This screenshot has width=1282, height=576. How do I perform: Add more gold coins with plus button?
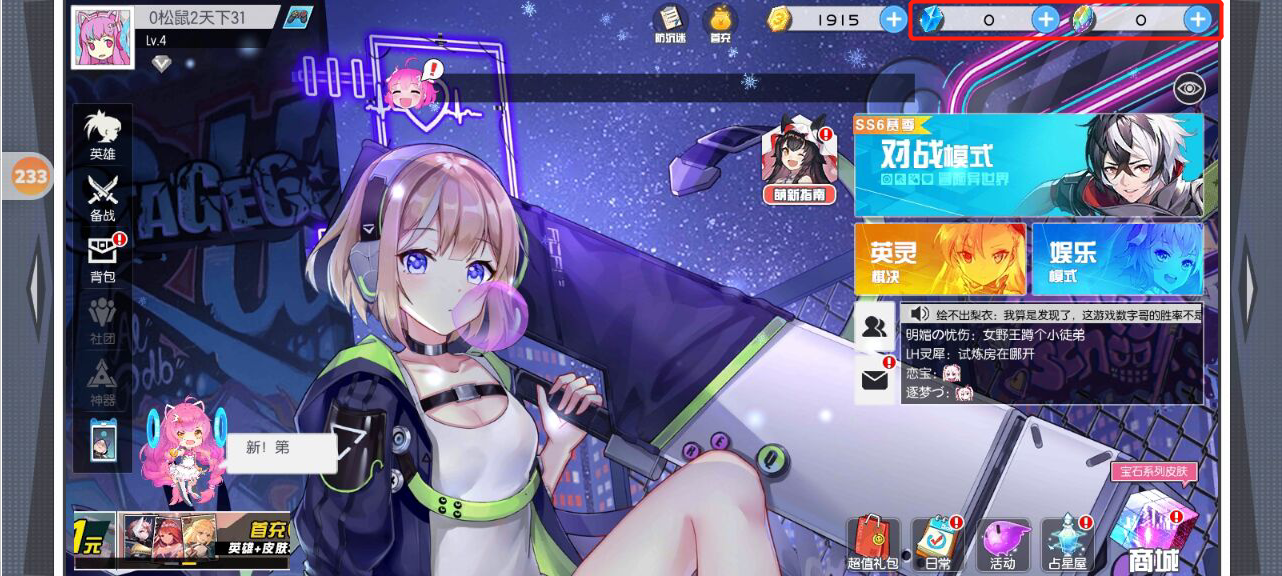pyautogui.click(x=893, y=19)
